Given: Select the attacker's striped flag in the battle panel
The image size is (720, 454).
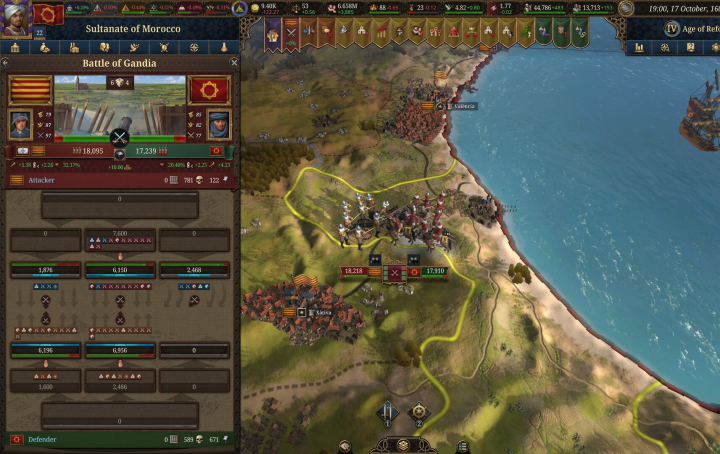Looking at the screenshot, I should pyautogui.click(x=31, y=90).
